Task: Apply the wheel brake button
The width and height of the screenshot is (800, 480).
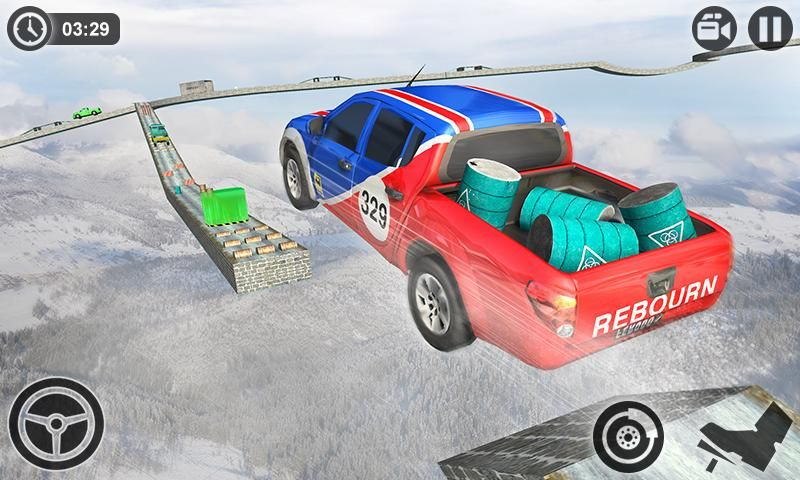Action: point(629,435)
